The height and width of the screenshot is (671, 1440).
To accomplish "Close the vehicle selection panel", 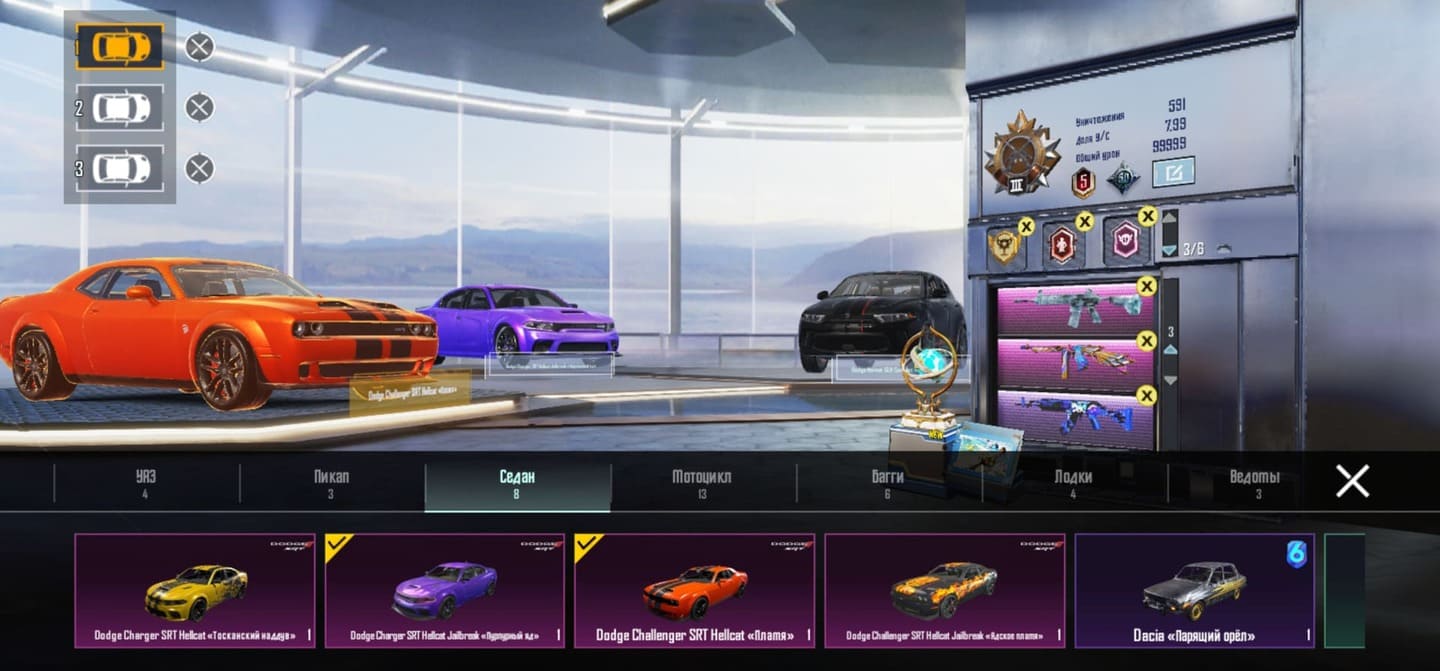I will 1352,482.
